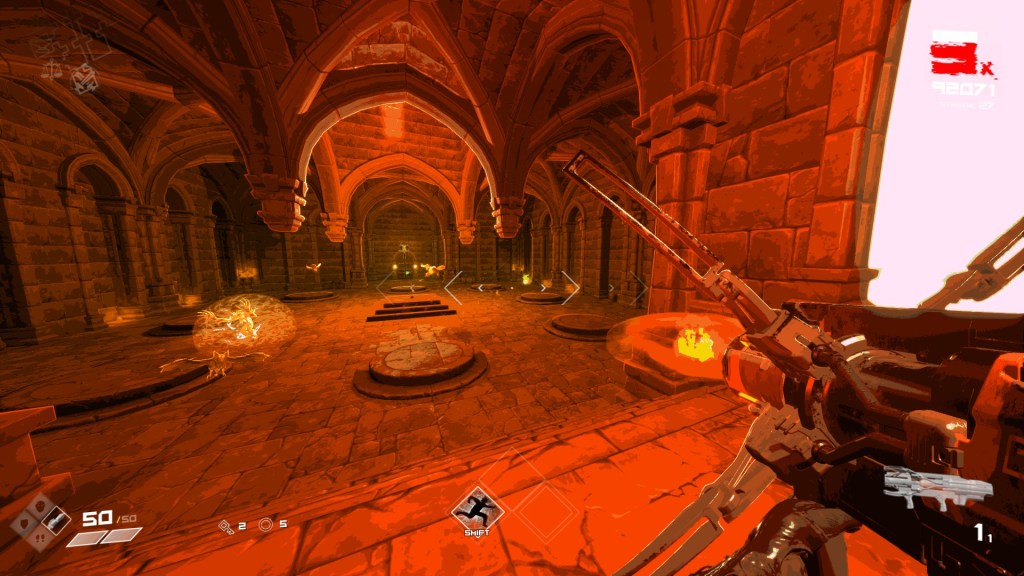Click the key item icon
The width and height of the screenshot is (1024, 576).
coord(226,525)
